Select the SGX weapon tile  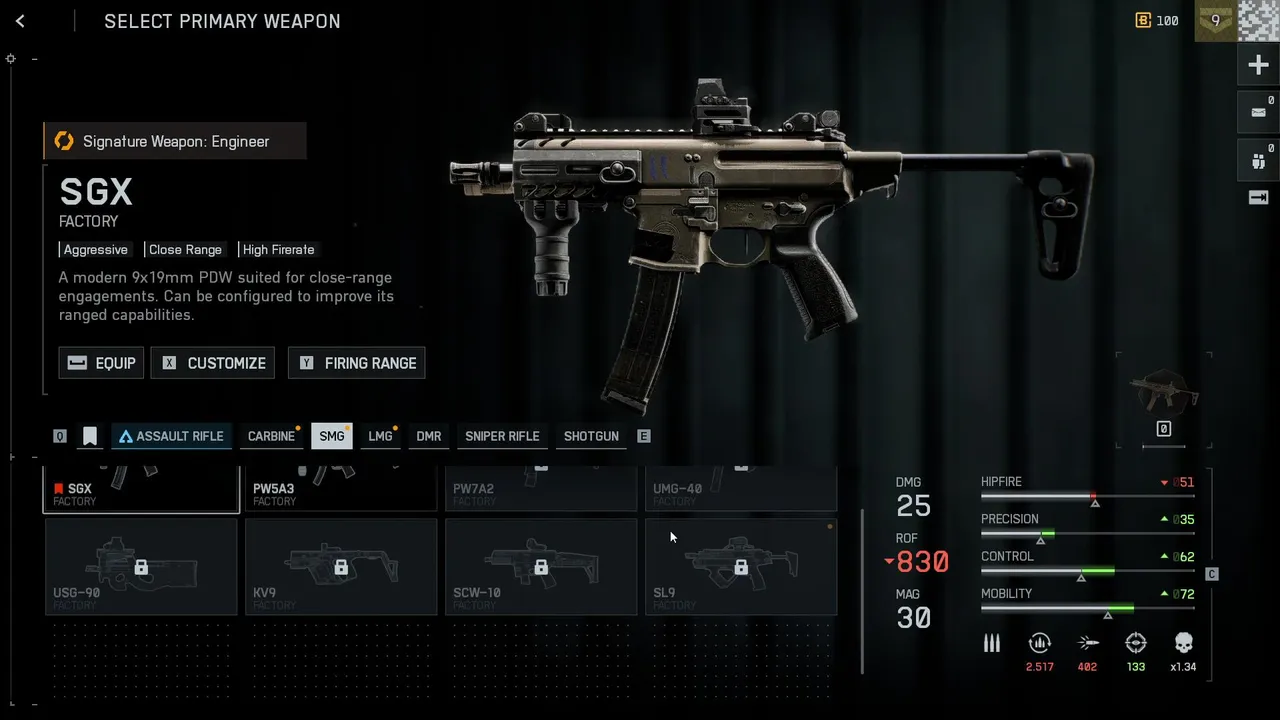141,489
